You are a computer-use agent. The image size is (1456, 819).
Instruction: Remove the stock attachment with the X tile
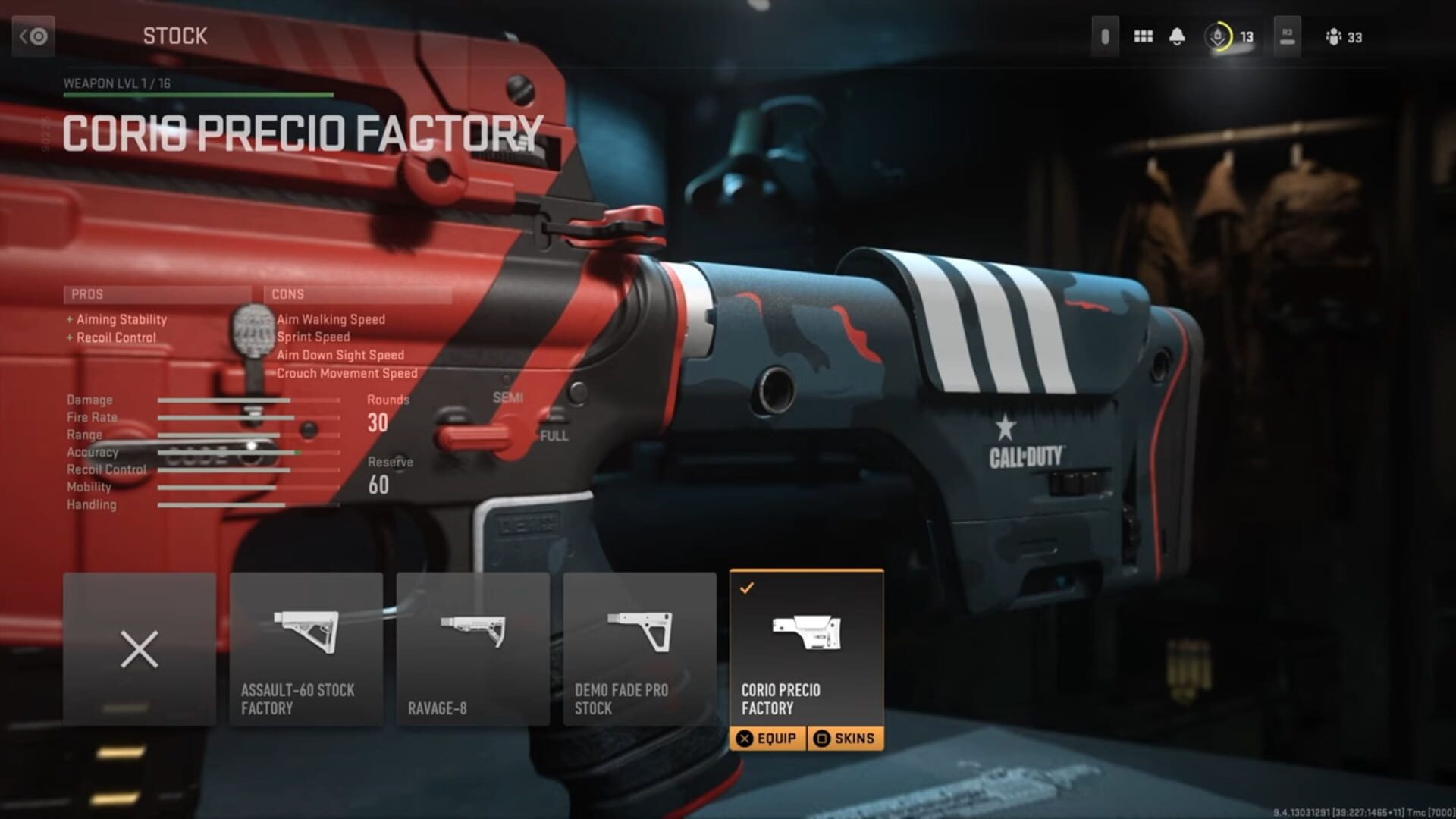point(140,649)
